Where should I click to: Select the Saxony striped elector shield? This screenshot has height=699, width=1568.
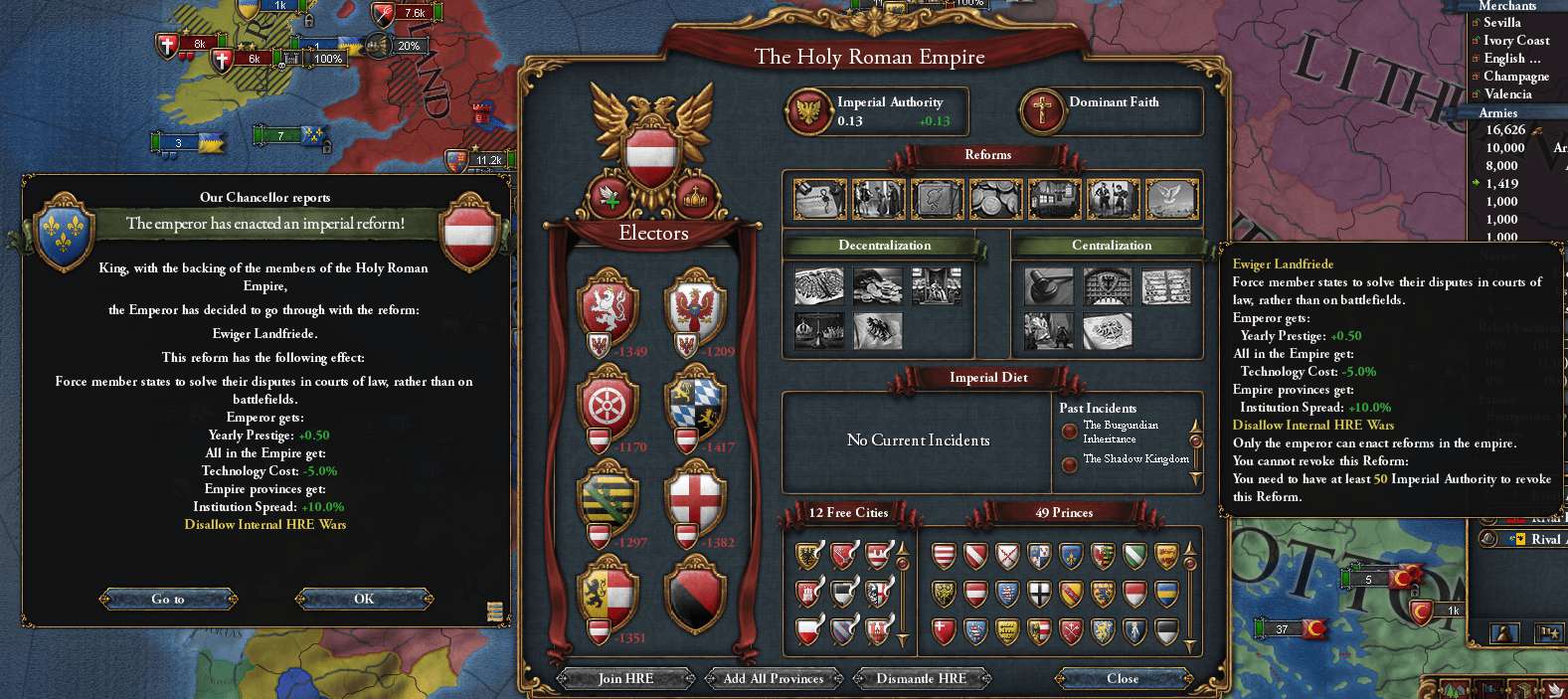(x=608, y=497)
